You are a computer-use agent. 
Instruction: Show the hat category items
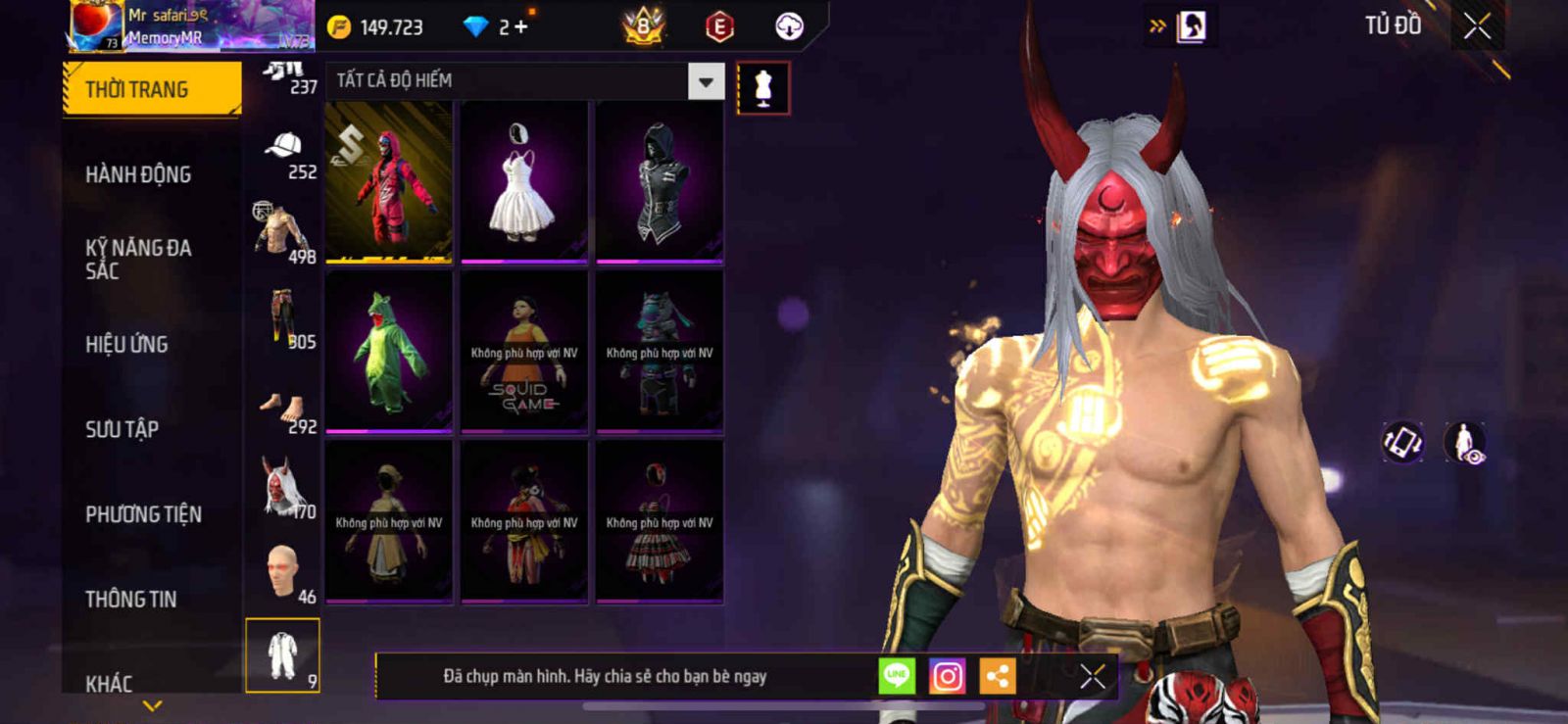point(283,155)
